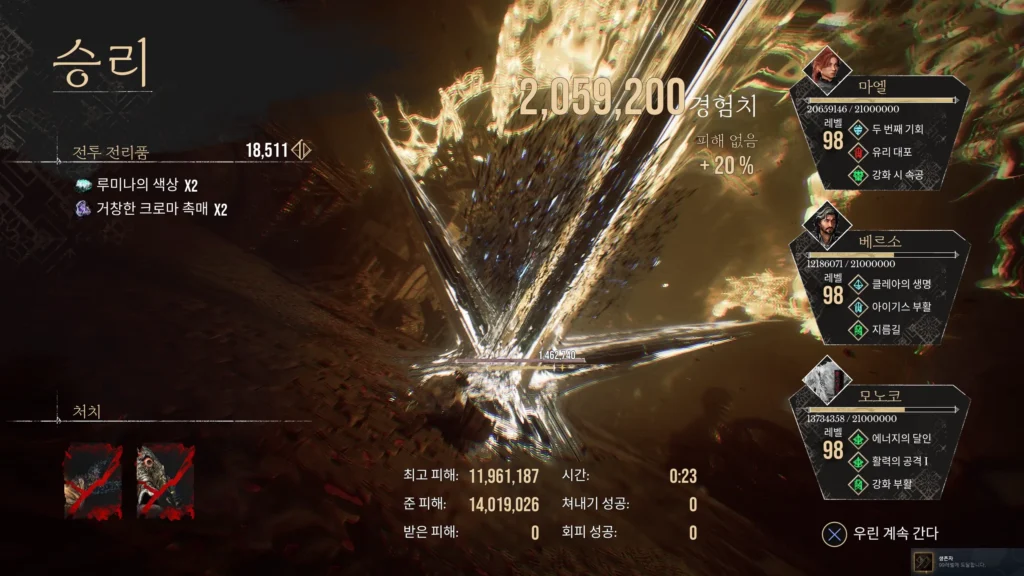
Task: View the defeated enemy card with the round eye
Action: coord(165,481)
